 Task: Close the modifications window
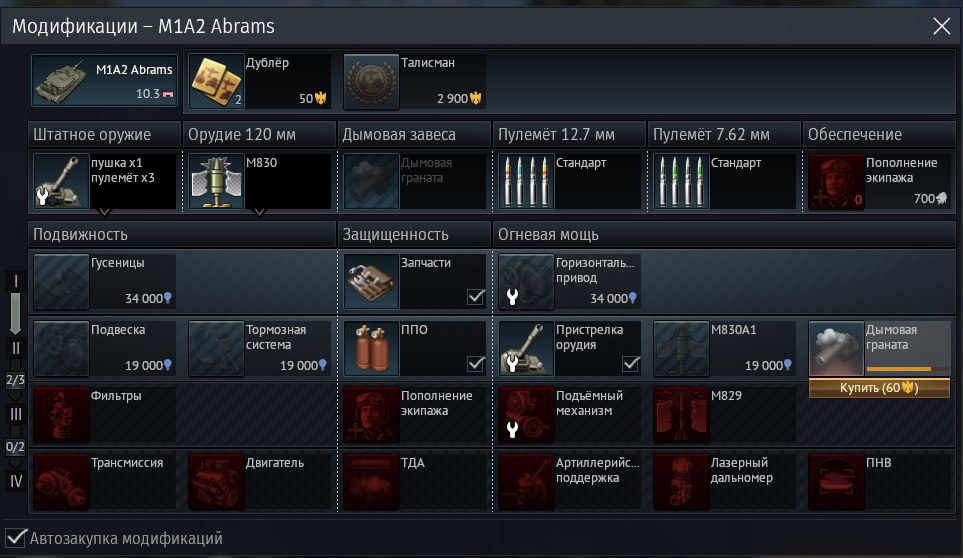tap(941, 27)
